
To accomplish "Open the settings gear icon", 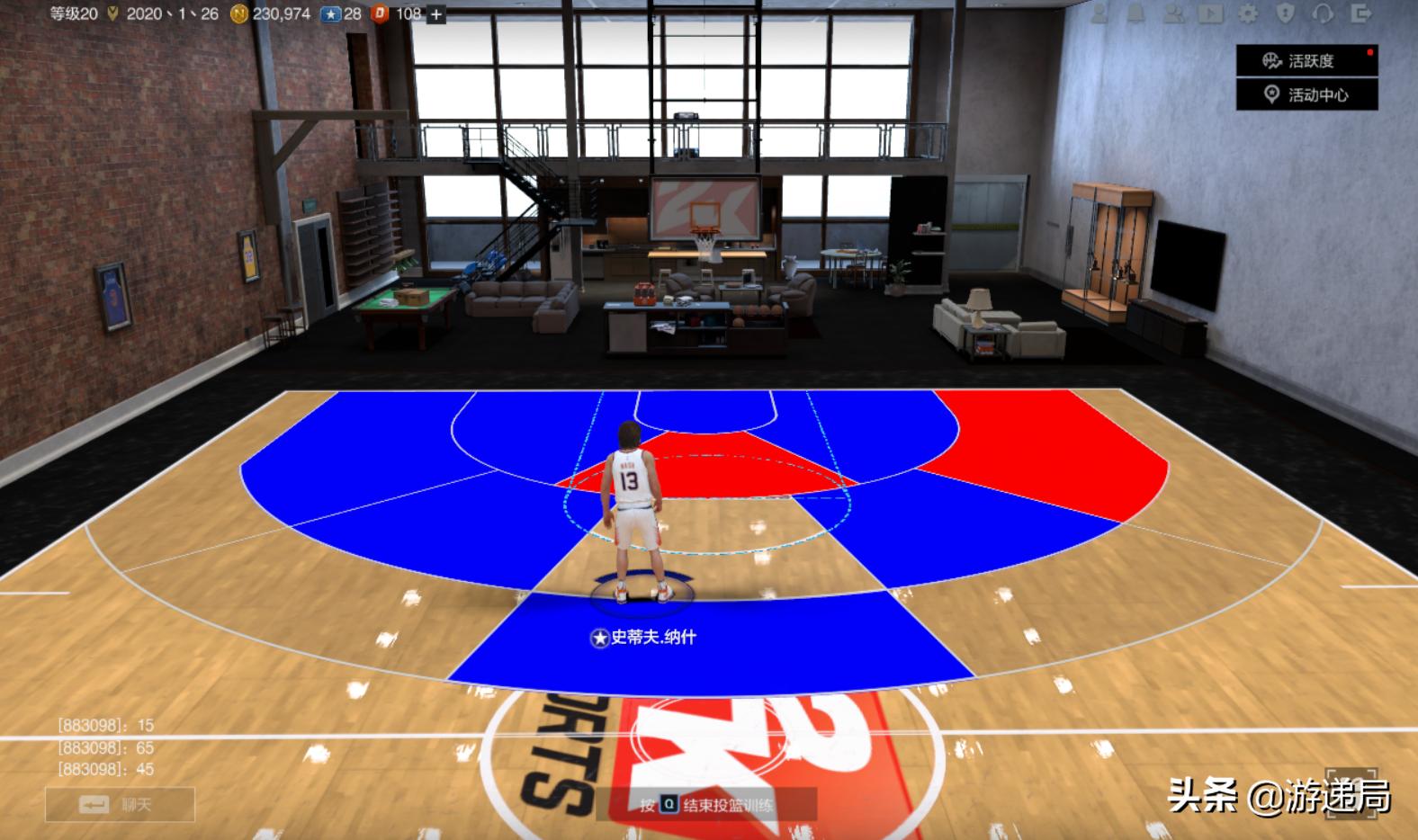I will [x=1249, y=14].
